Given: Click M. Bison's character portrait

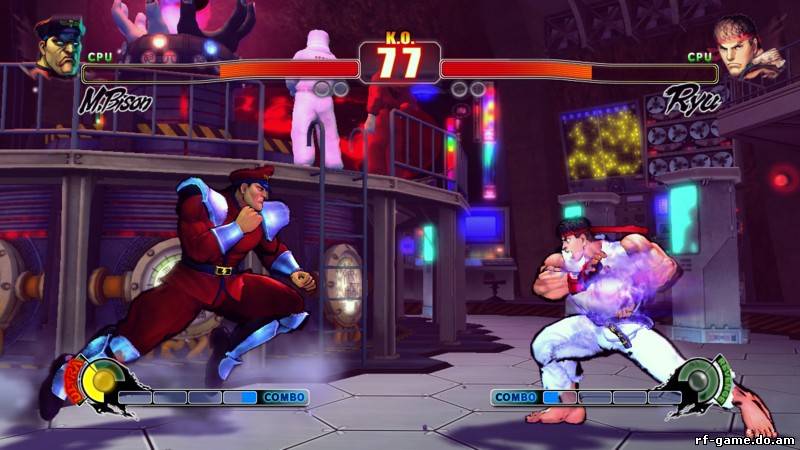Looking at the screenshot, I should 58,49.
